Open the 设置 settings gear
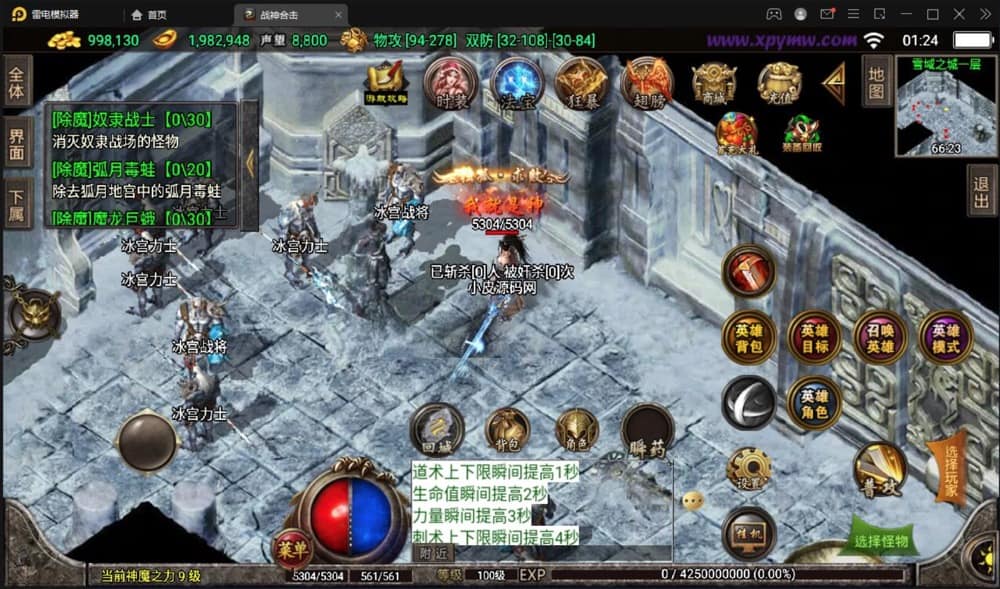 point(749,469)
